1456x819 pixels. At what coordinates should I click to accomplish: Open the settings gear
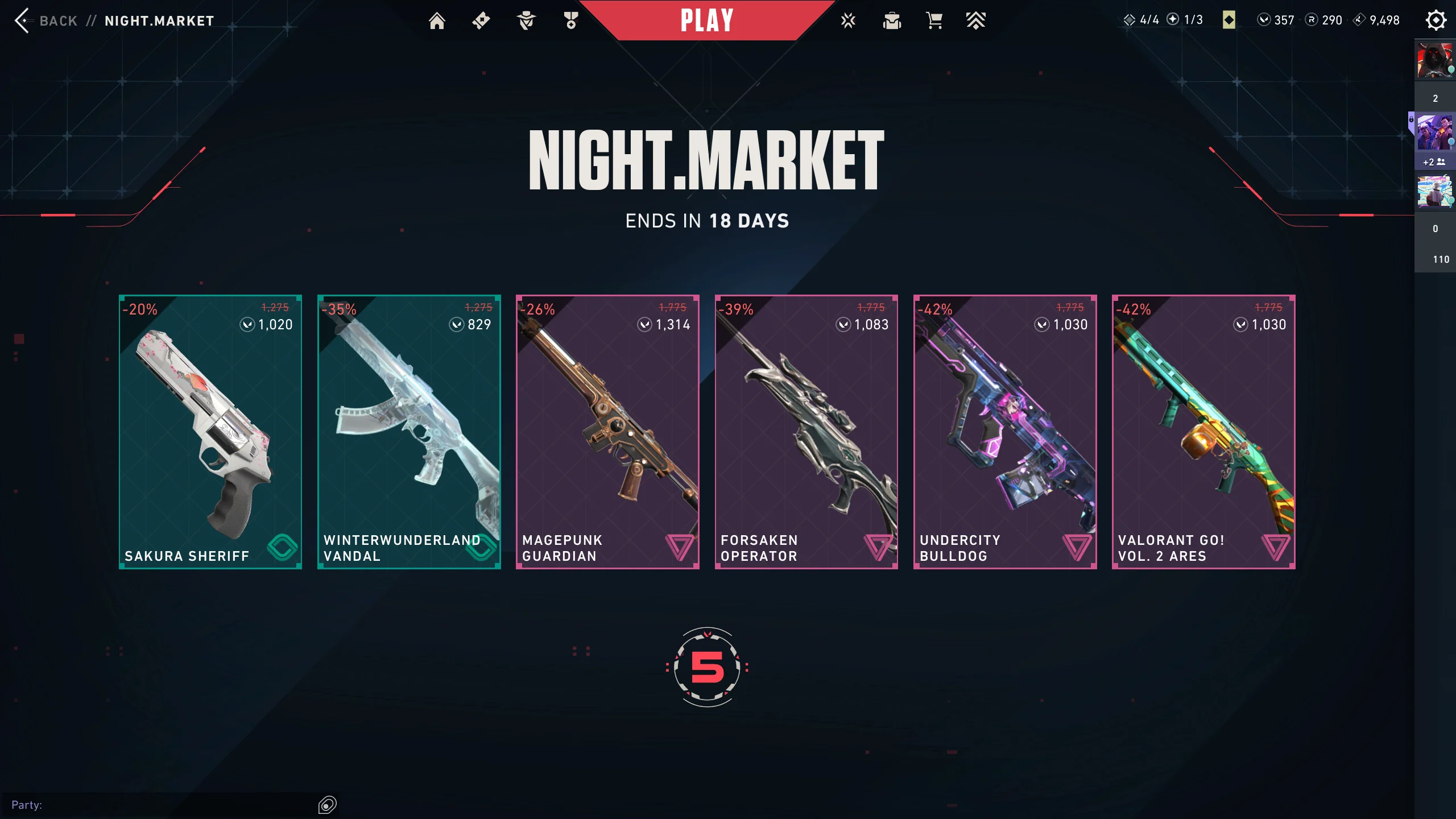tap(1436, 20)
